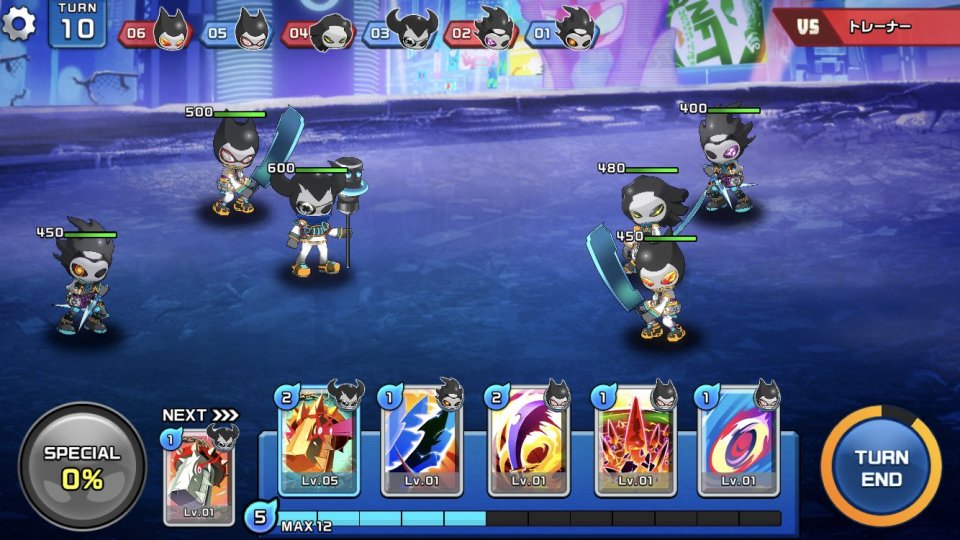Pick the blue and red vortex ring card

pos(738,441)
